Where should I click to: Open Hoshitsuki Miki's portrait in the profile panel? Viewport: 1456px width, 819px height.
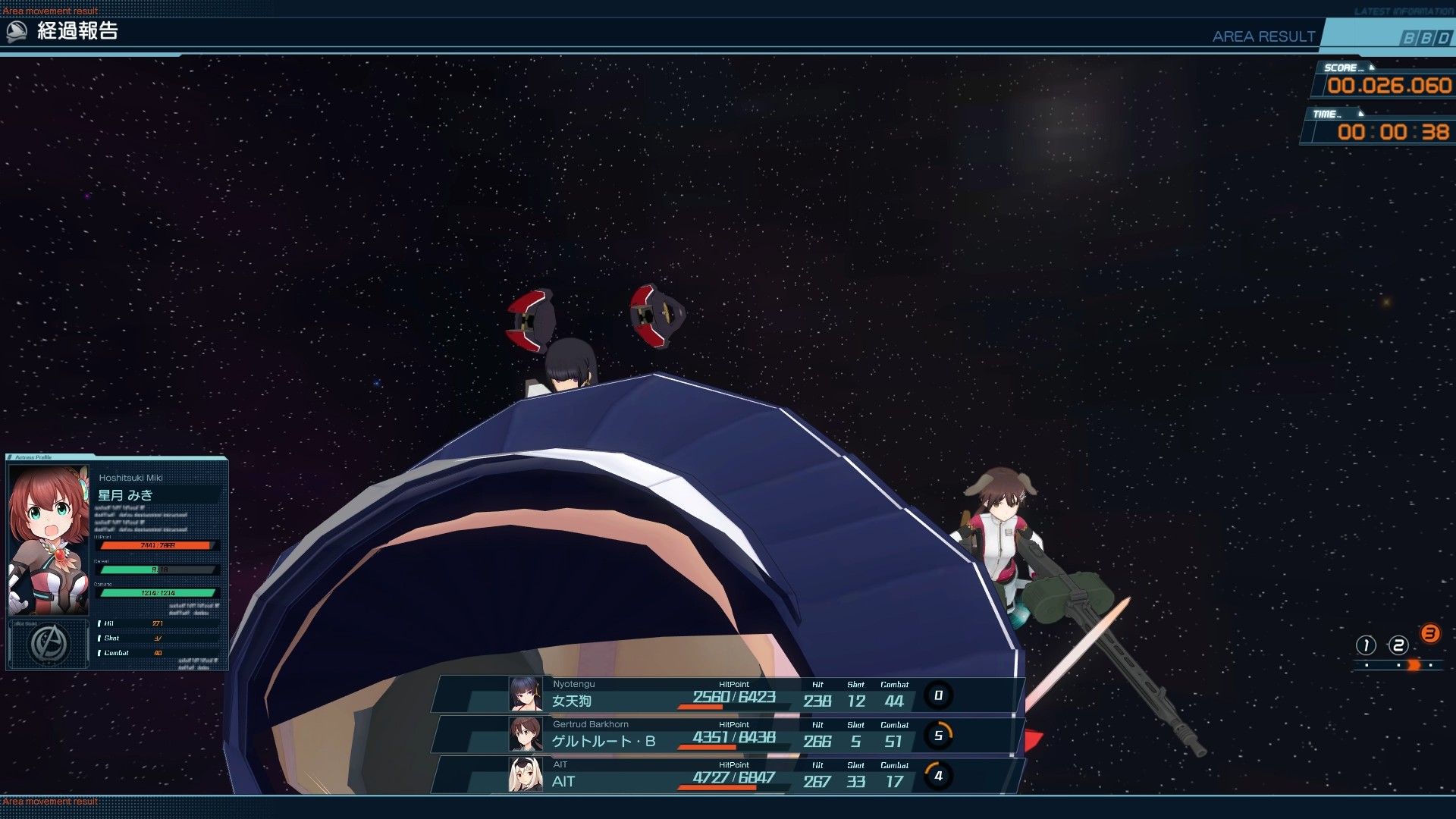click(x=49, y=539)
